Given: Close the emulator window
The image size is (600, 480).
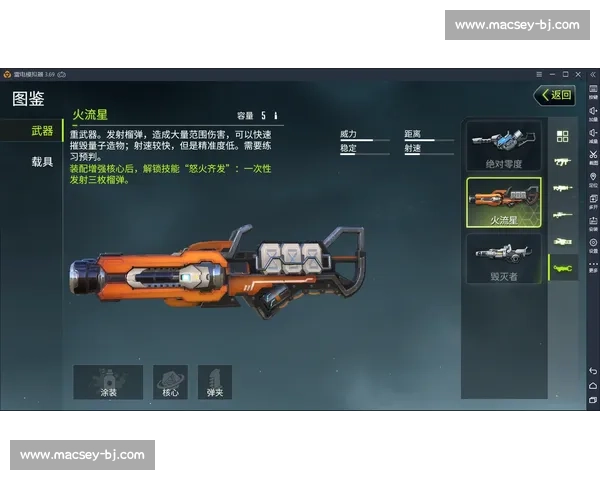Looking at the screenshot, I should [578, 74].
